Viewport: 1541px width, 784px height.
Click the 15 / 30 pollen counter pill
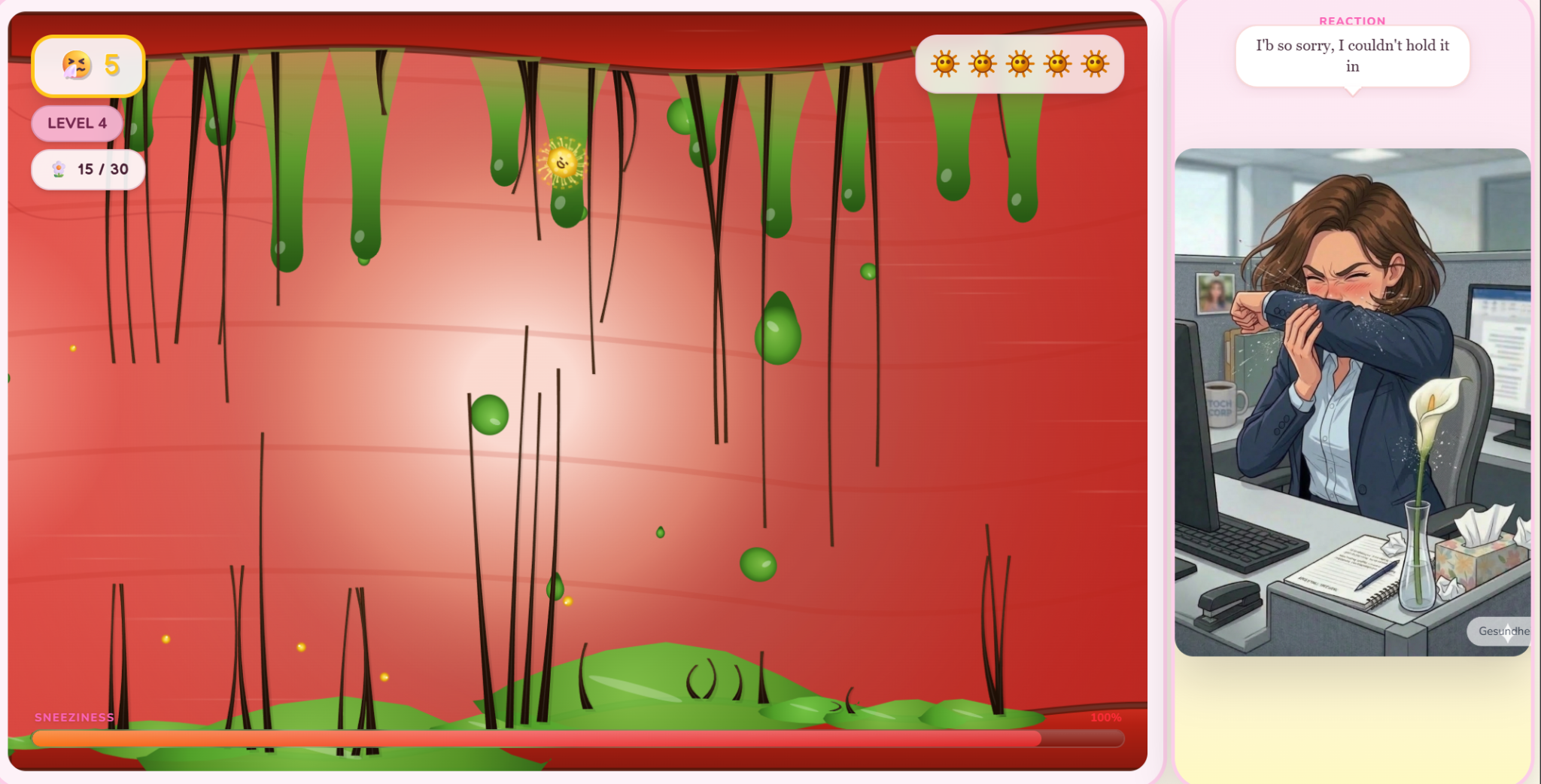click(88, 169)
